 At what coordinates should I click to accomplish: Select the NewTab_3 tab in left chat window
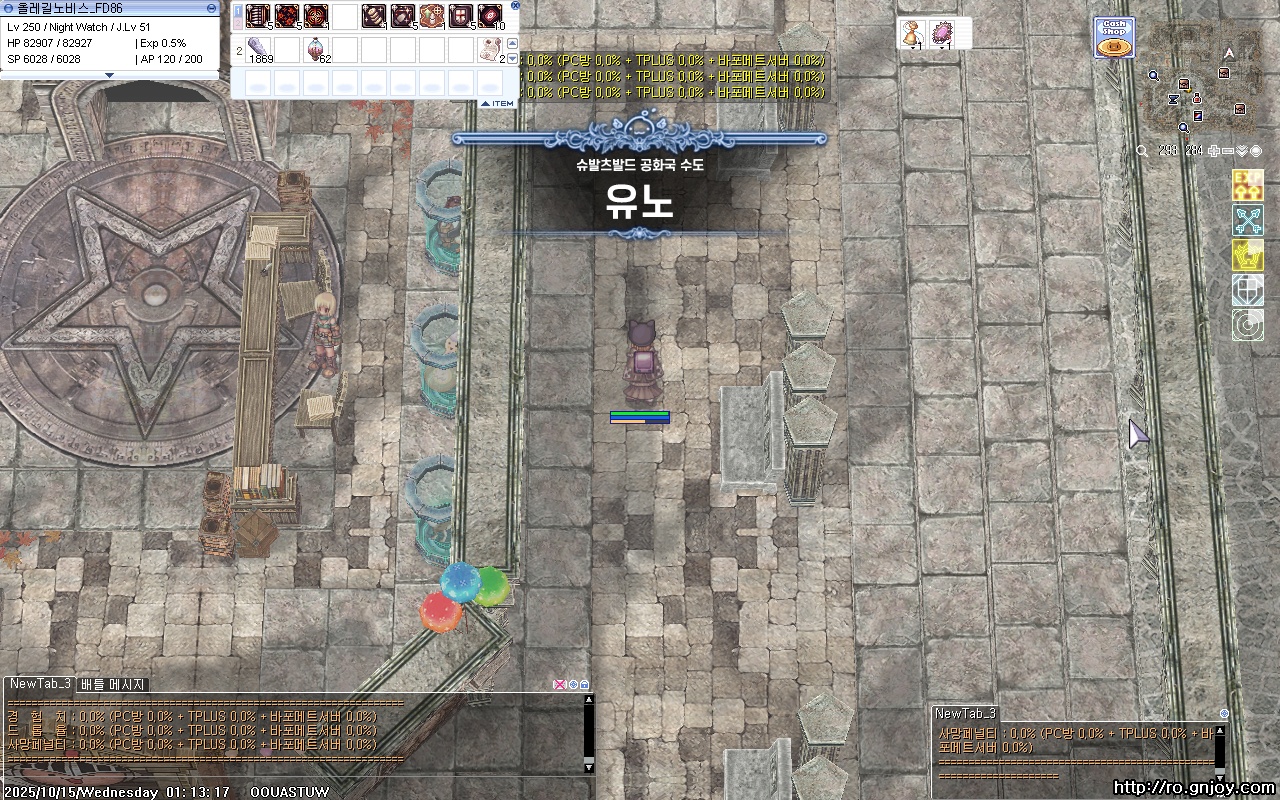click(x=40, y=684)
